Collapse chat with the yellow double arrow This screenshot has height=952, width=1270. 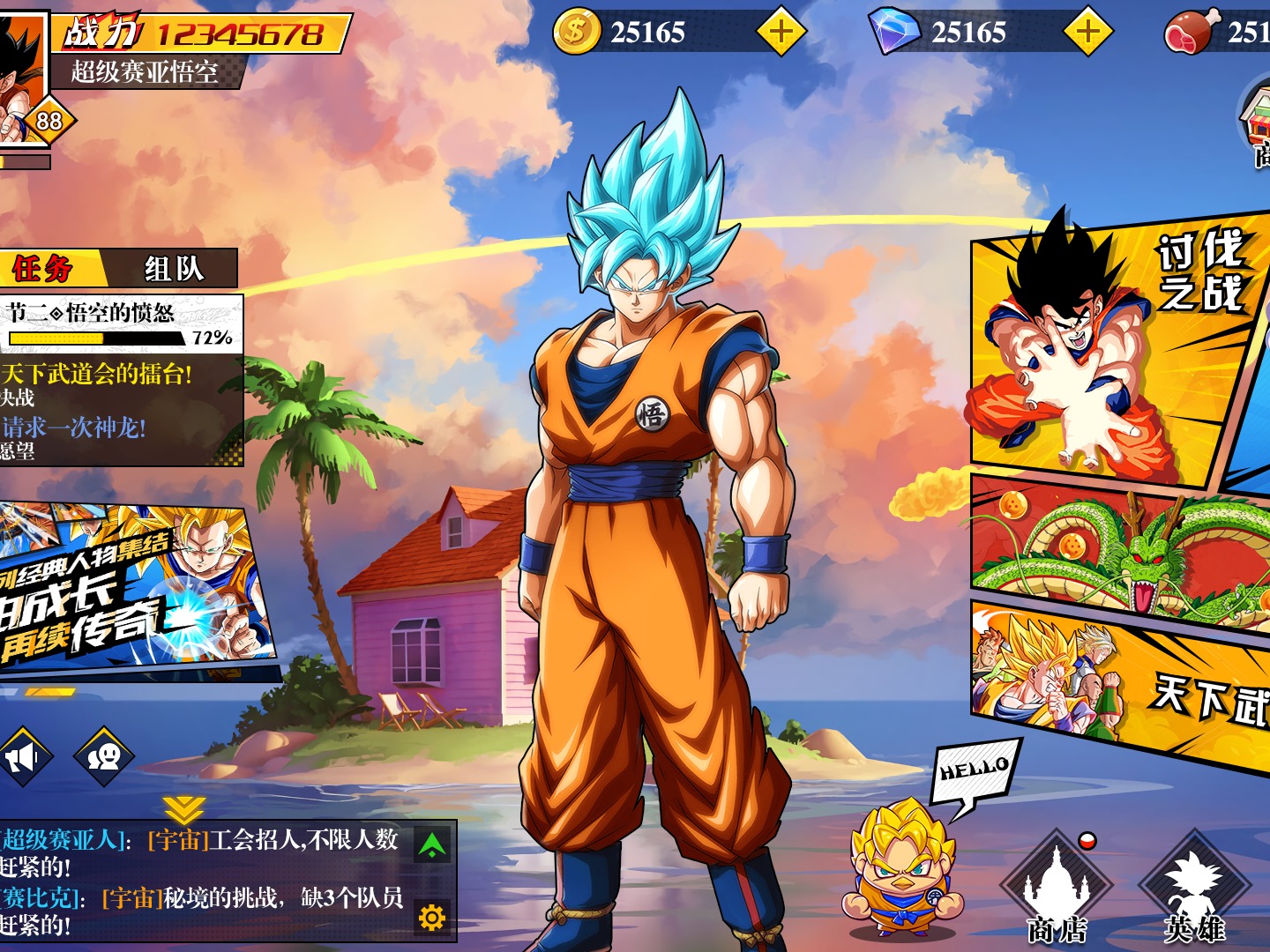(x=183, y=808)
